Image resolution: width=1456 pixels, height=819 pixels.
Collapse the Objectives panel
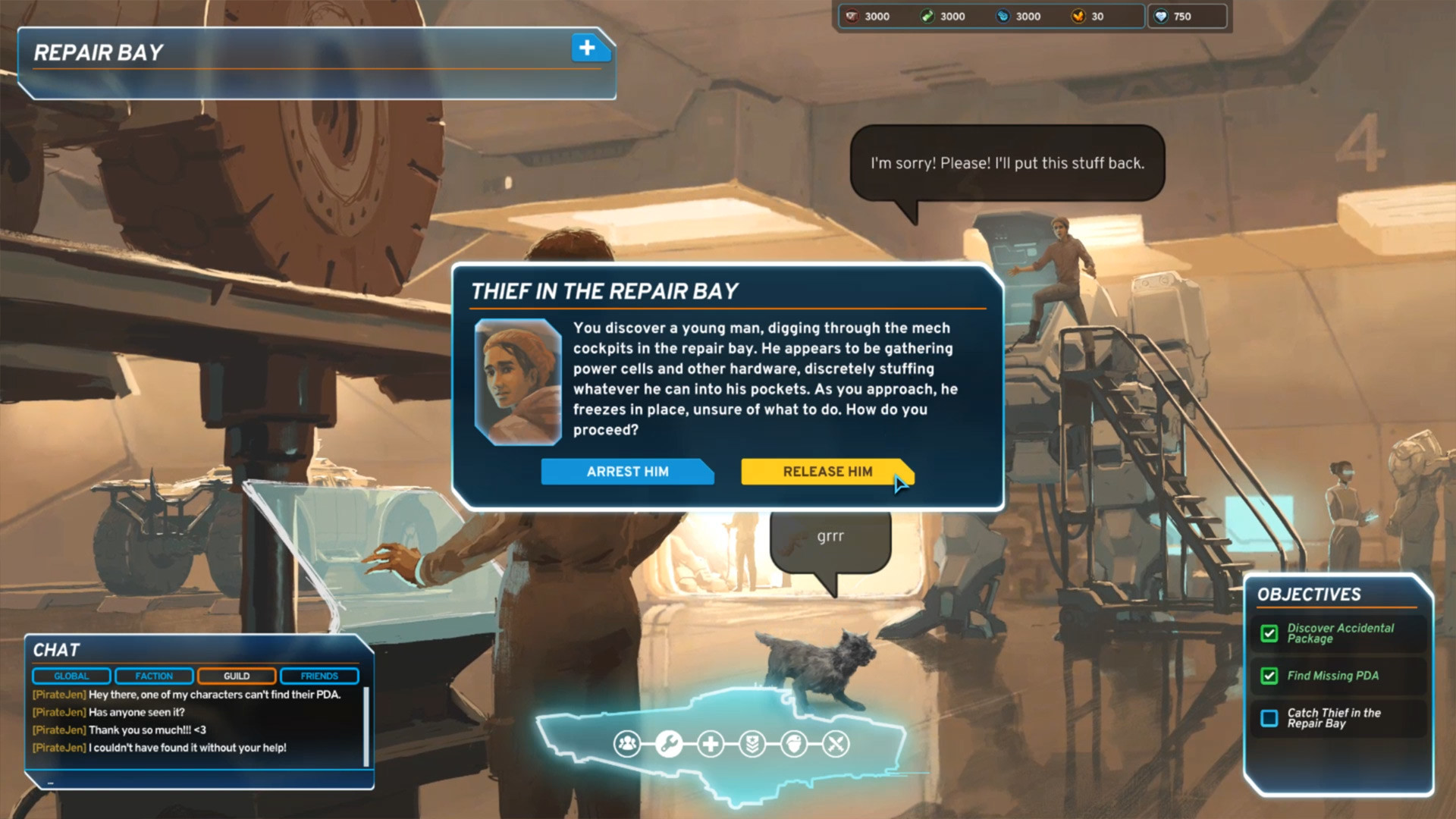[x=1307, y=595]
